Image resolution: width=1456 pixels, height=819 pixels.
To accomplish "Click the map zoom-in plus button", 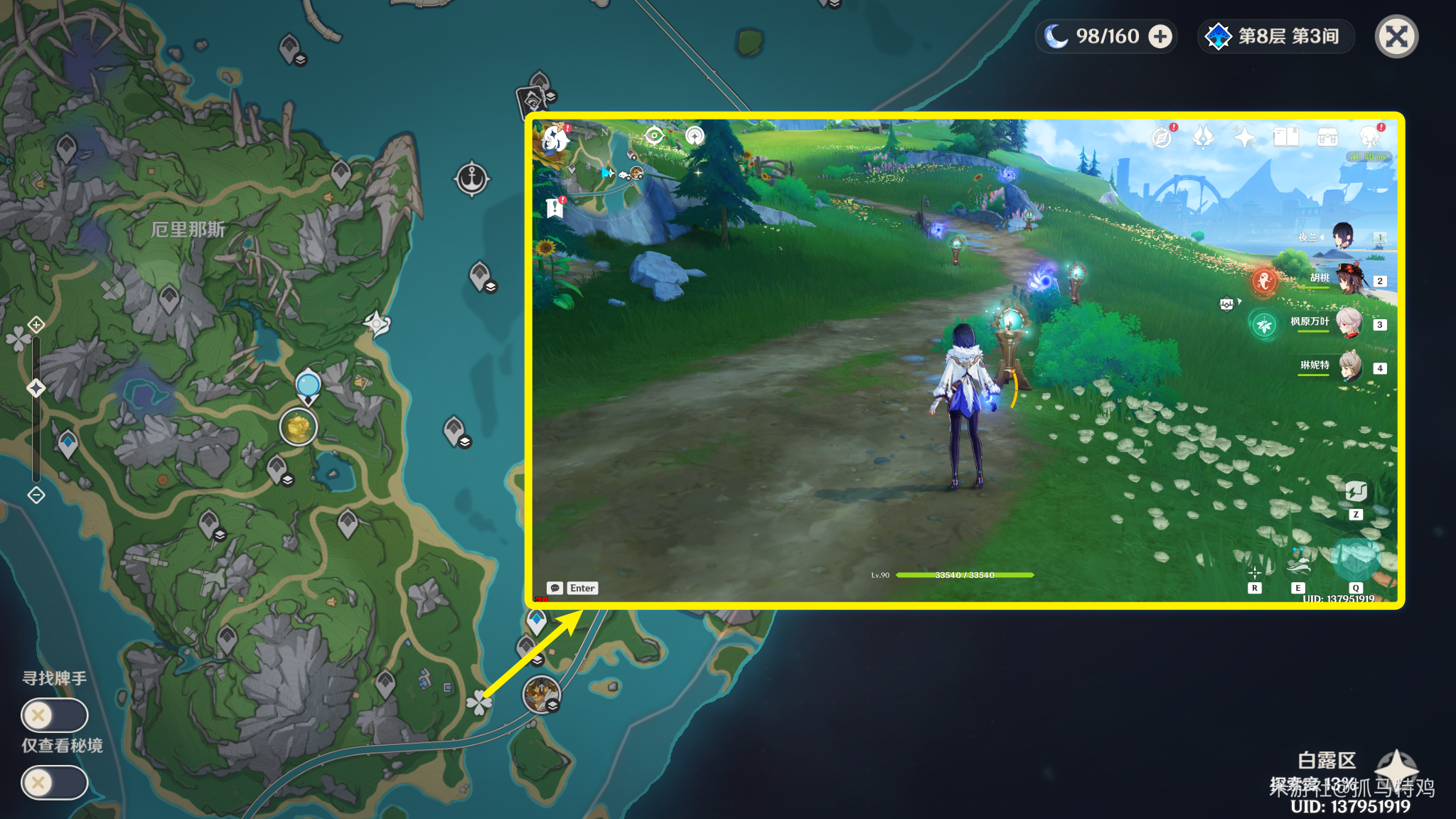I will 36,325.
